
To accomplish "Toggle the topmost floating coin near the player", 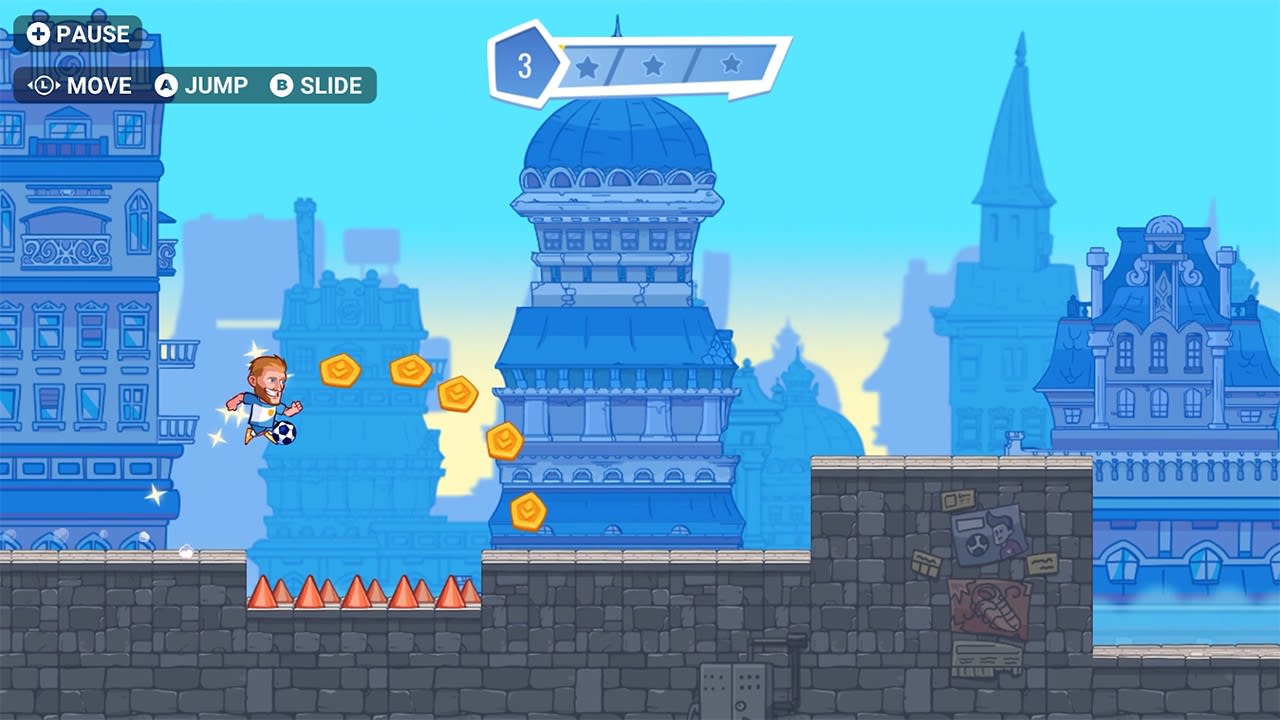I will pyautogui.click(x=338, y=370).
